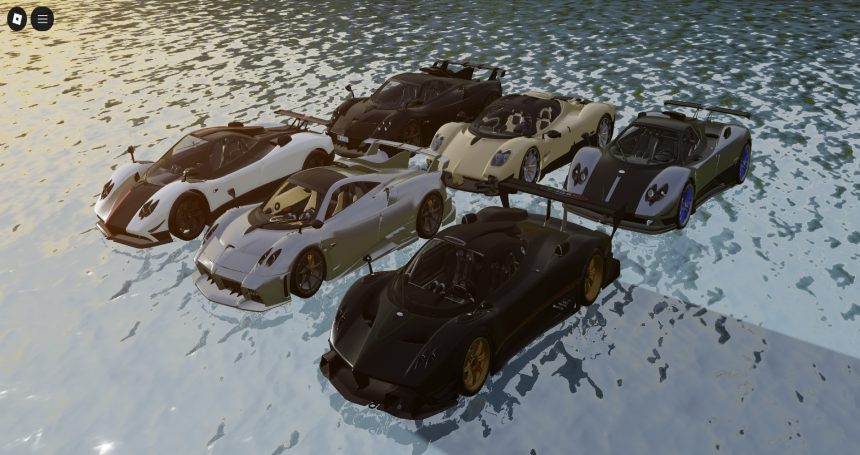Image resolution: width=860 pixels, height=455 pixels.
Task: Open the hamburger chat menu icon
Action: pos(42,18)
